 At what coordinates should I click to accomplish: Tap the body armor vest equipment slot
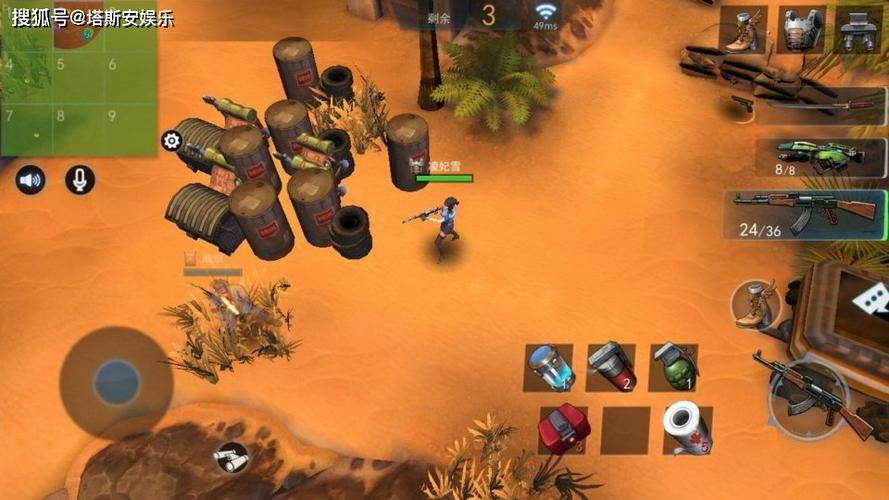point(802,30)
